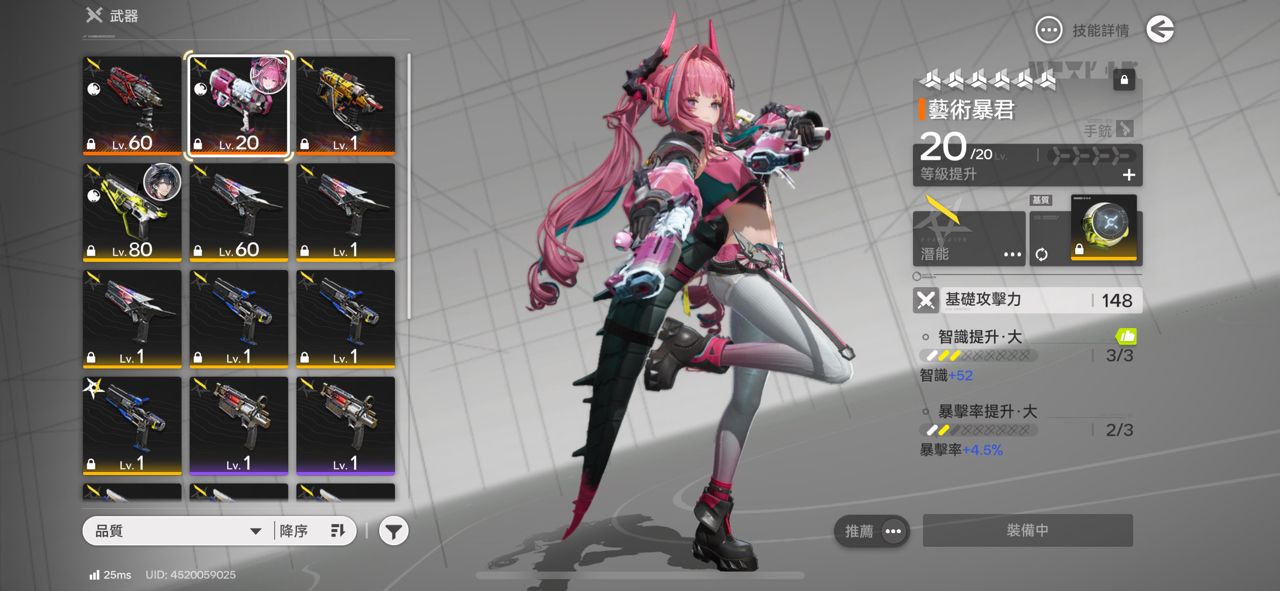Select the starred blue Lv.1 pistol
Screen dimensions: 1280x591
[132, 425]
